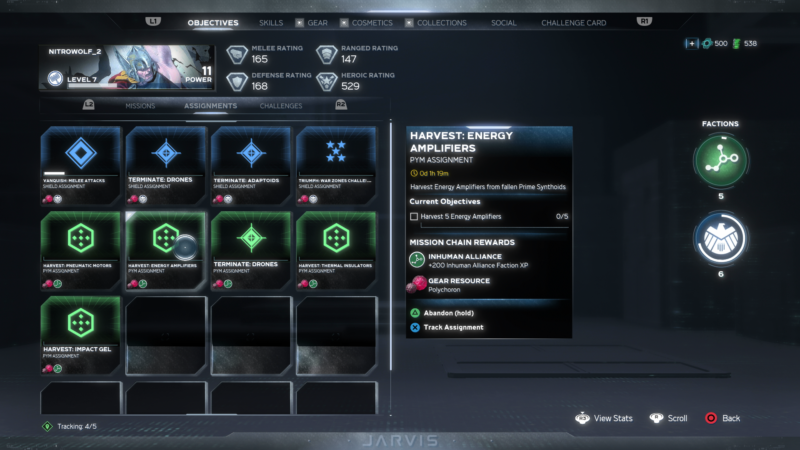
Task: Show the Missions sub-tab
Action: pyautogui.click(x=140, y=105)
